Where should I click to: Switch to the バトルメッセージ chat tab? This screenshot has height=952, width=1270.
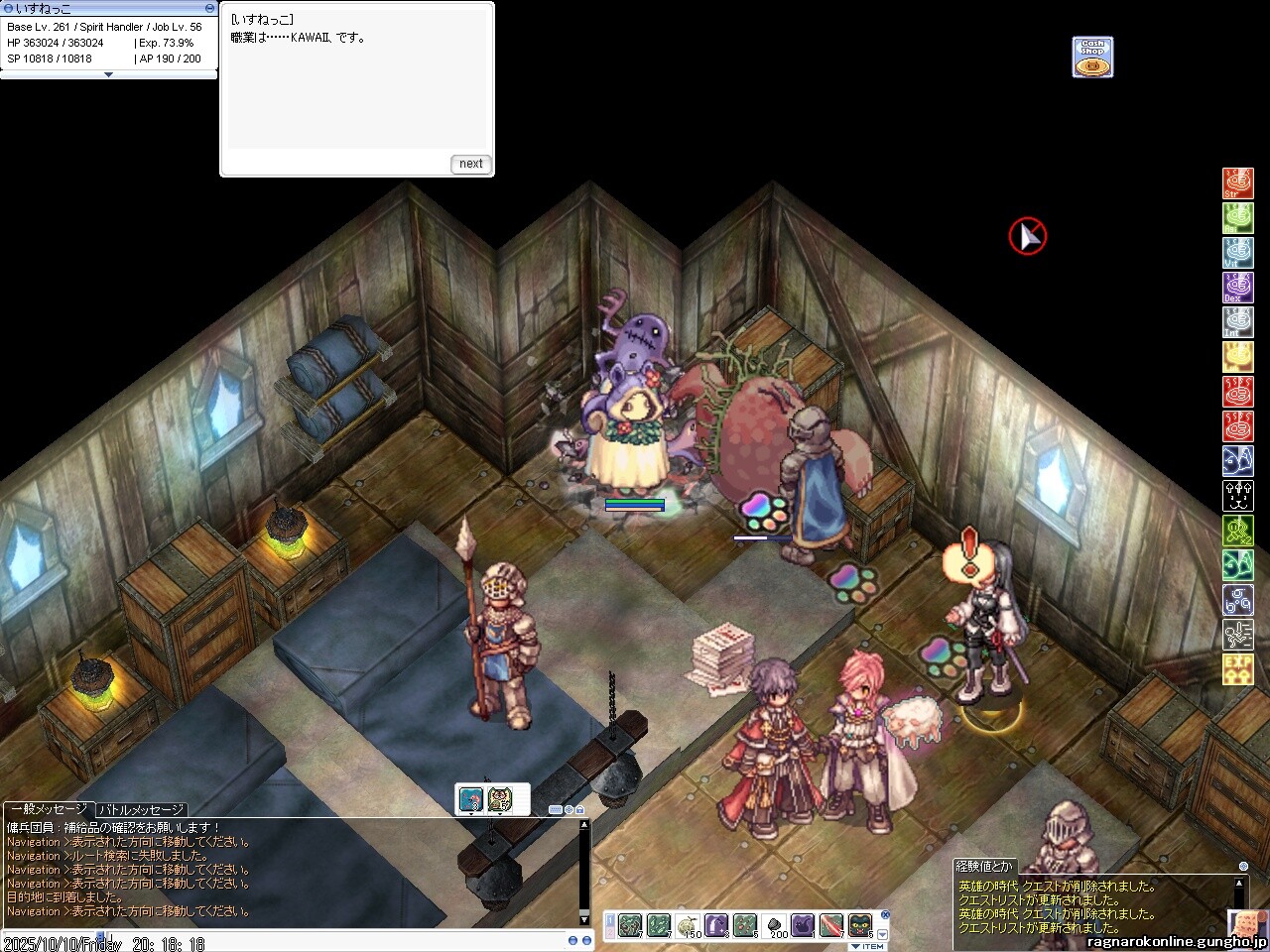click(x=141, y=810)
